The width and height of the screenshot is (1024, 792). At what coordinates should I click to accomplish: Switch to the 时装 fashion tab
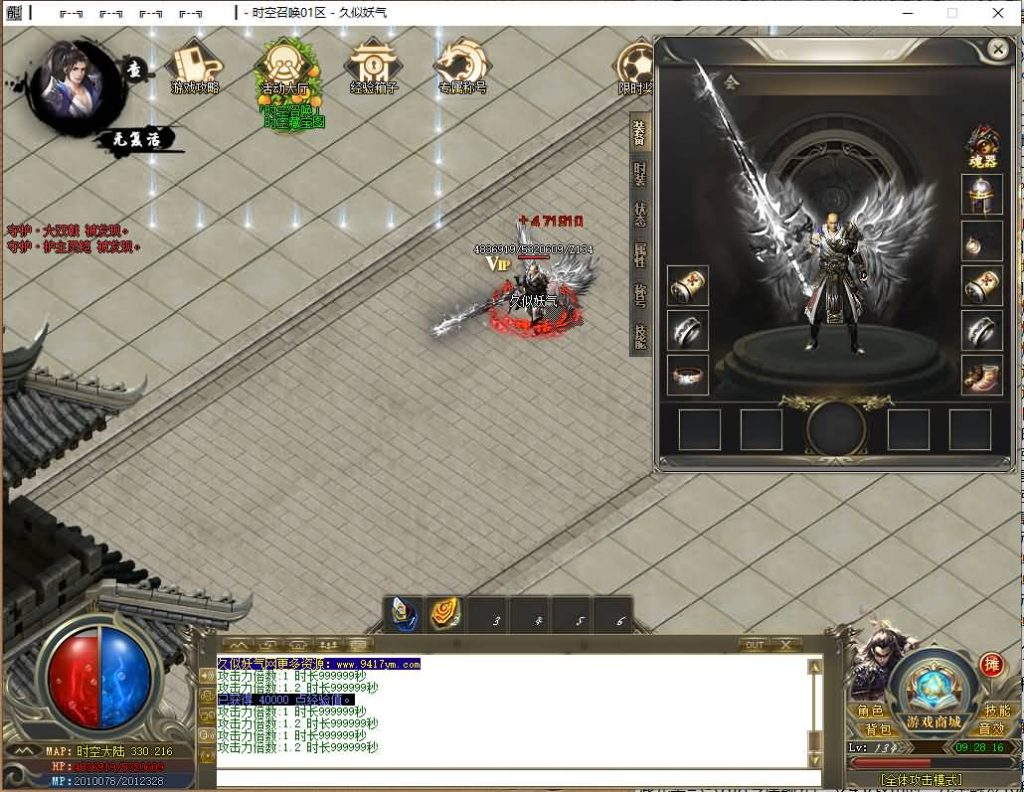tap(640, 173)
